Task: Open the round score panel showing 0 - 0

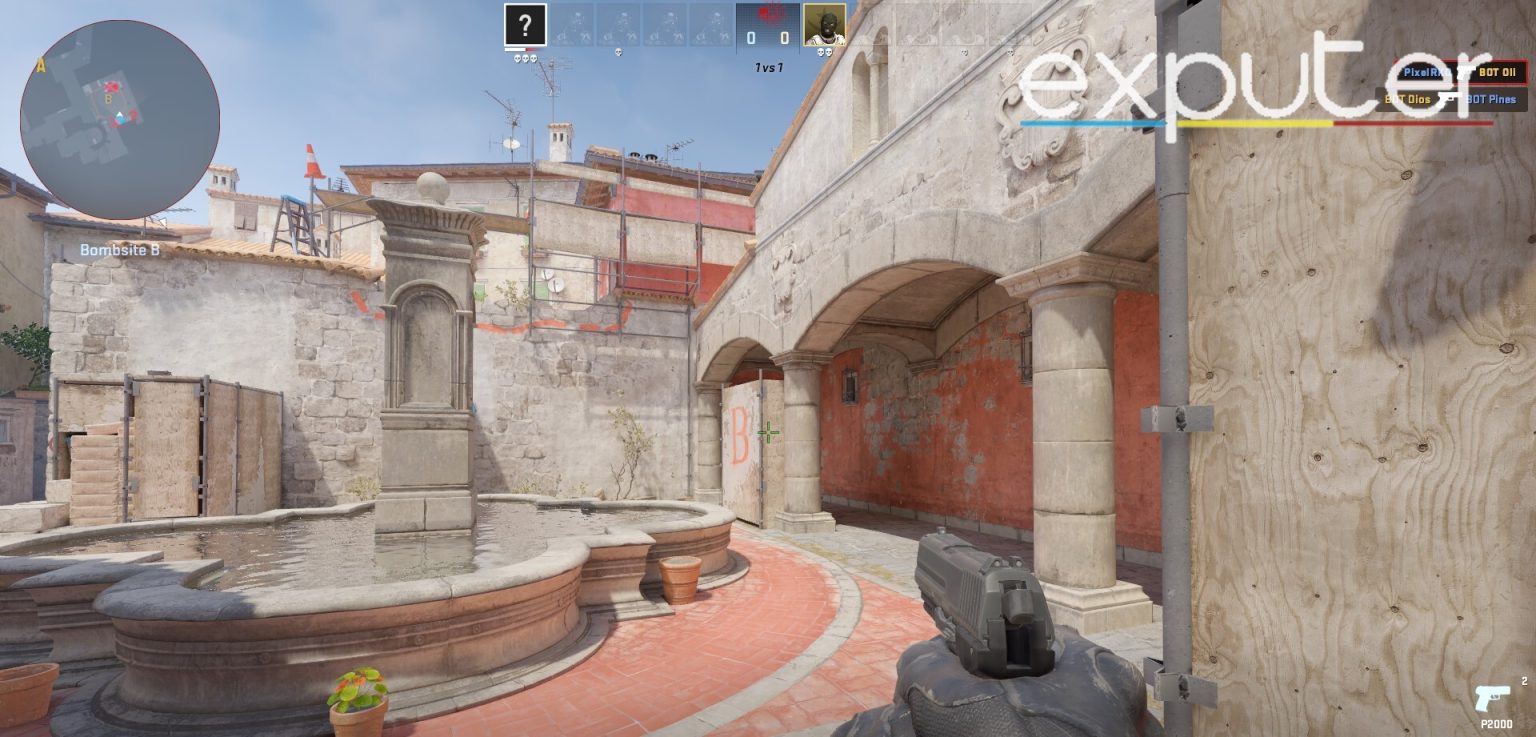Action: click(768, 32)
